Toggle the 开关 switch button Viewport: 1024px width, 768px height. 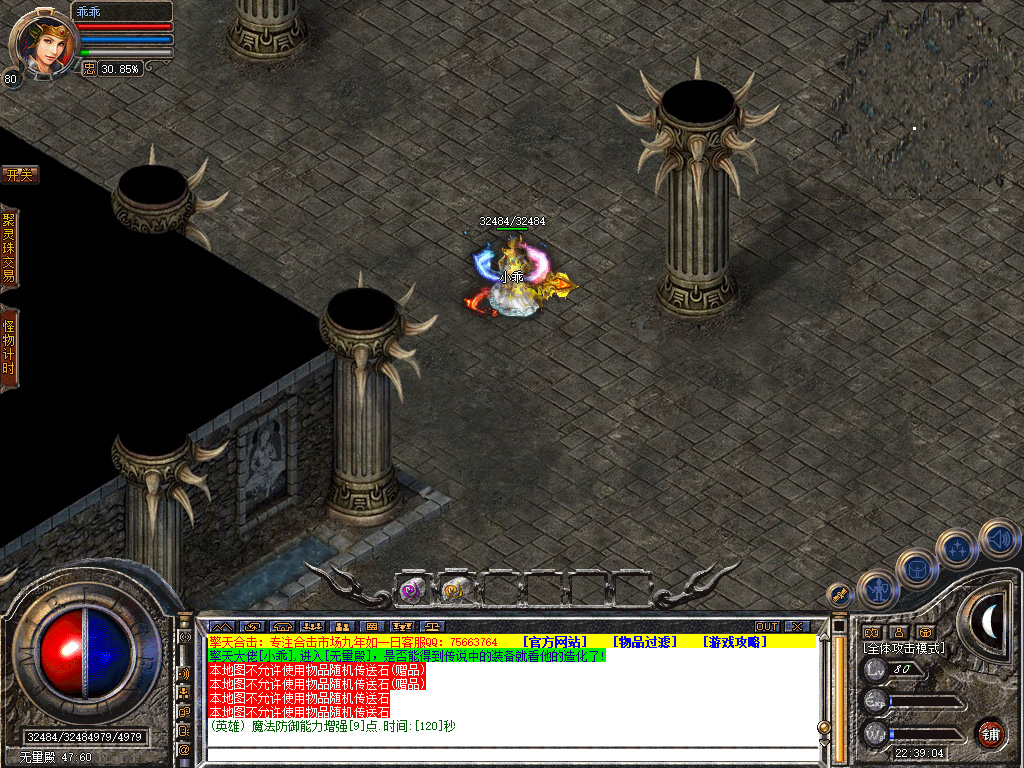pyautogui.click(x=19, y=175)
